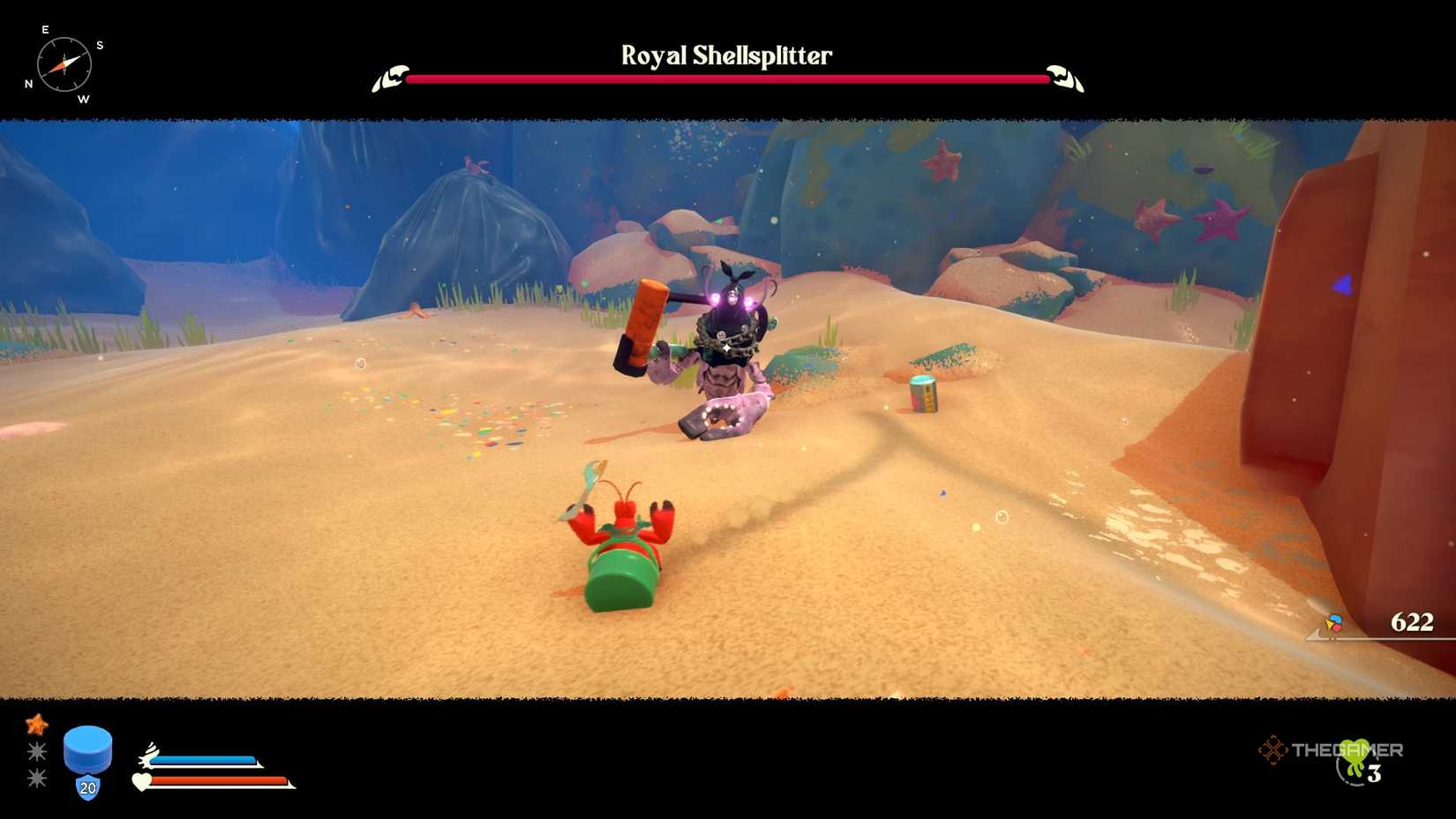Click the boss's full red health bar
Viewport: 1456px width, 819px height.
[724, 79]
